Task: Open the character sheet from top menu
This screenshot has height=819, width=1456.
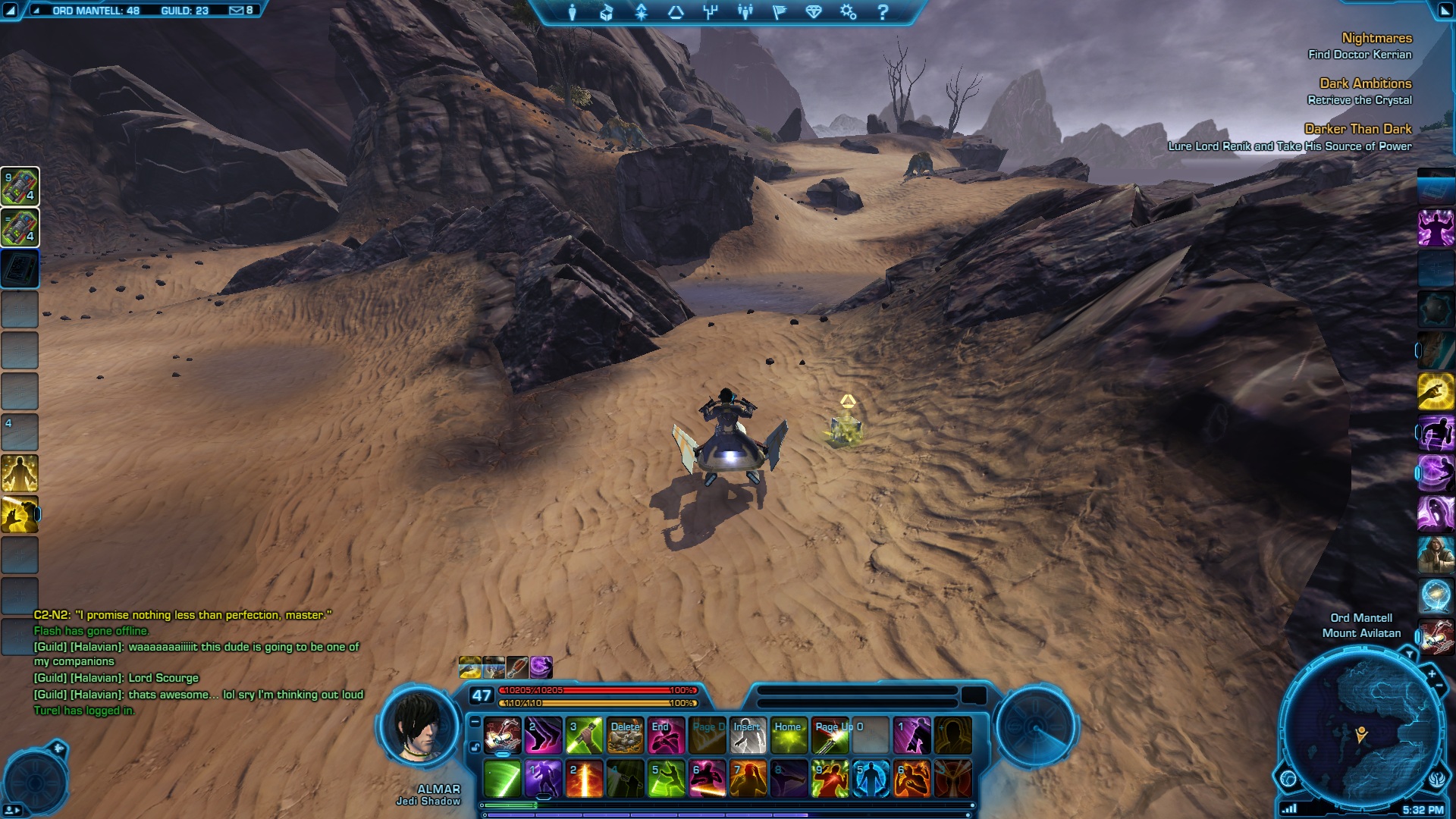Action: pos(573,12)
